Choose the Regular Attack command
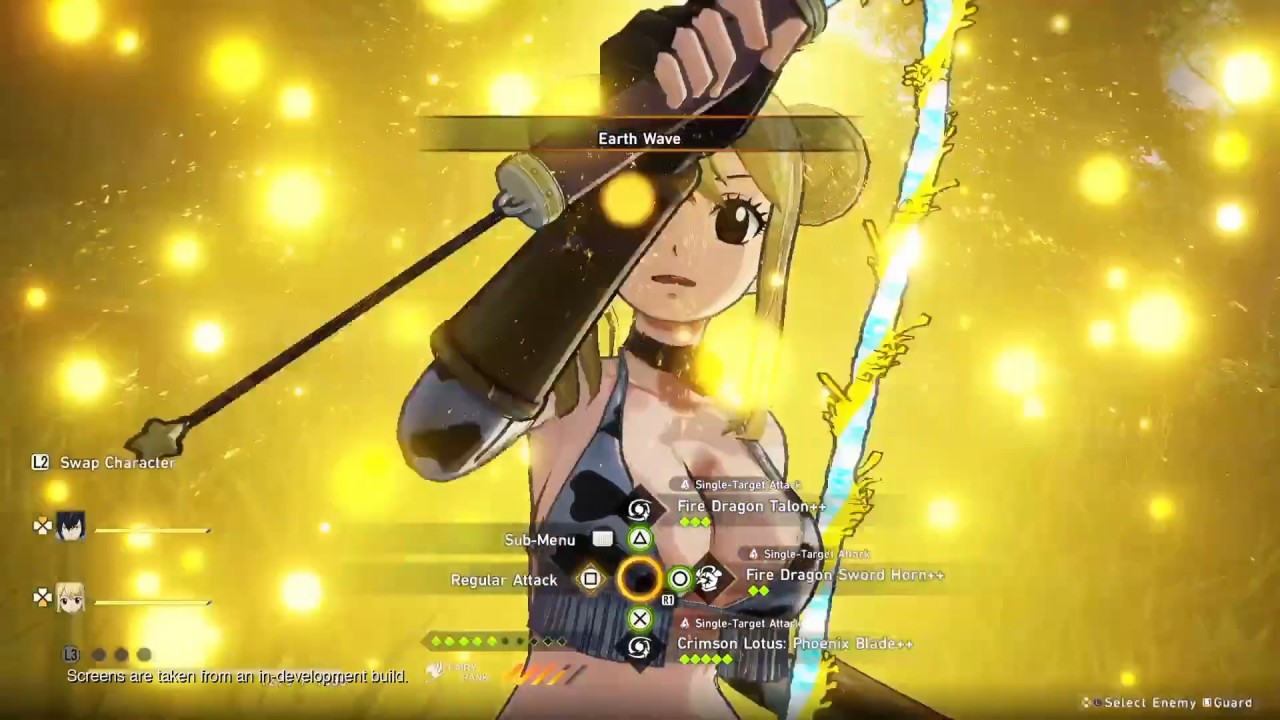The width and height of the screenshot is (1280, 720). [504, 580]
